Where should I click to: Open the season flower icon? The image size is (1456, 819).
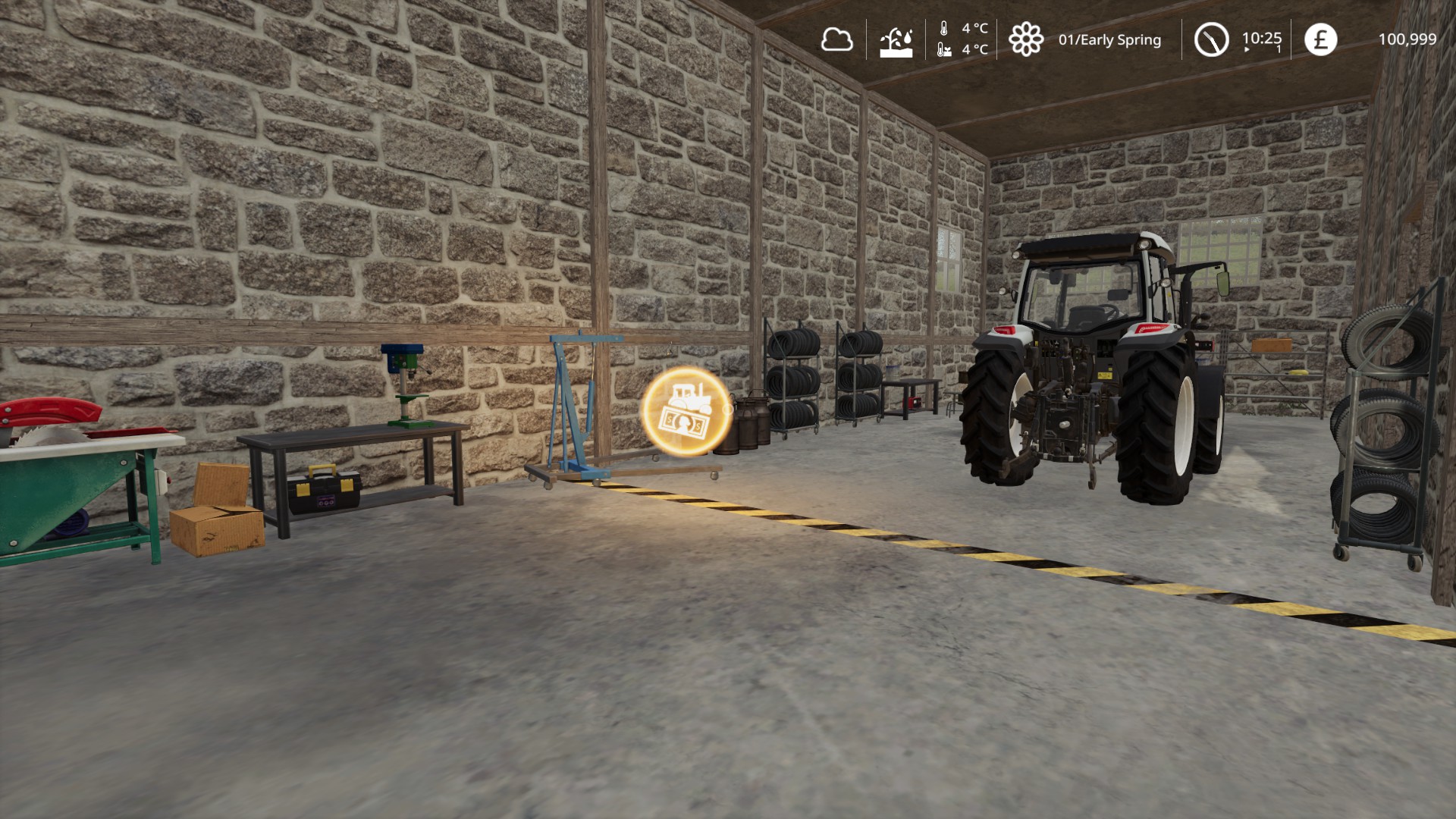[1025, 39]
